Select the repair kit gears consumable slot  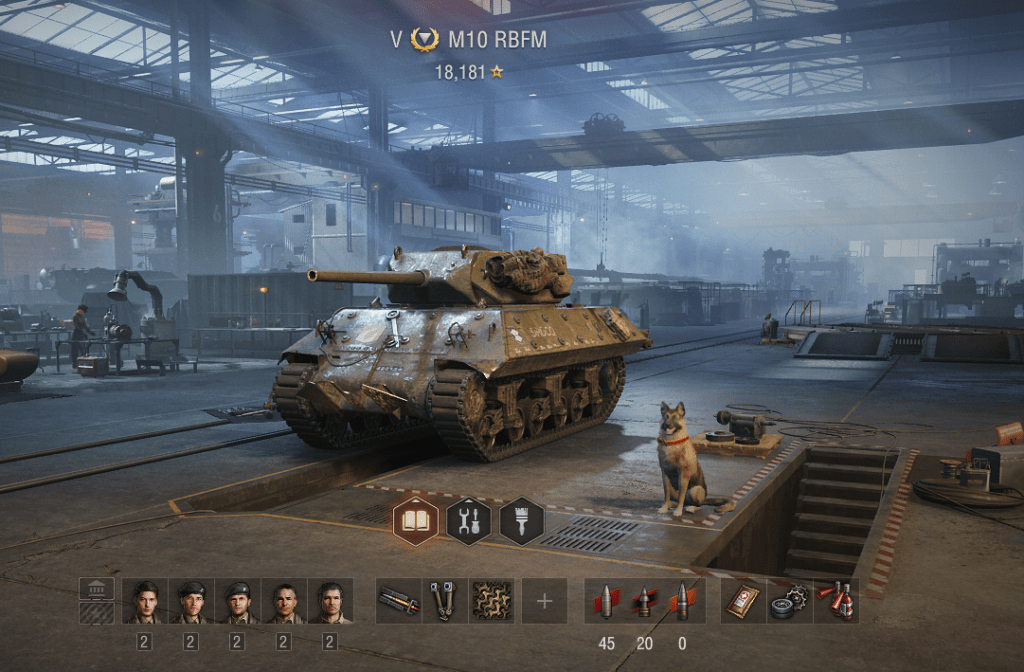[x=790, y=601]
